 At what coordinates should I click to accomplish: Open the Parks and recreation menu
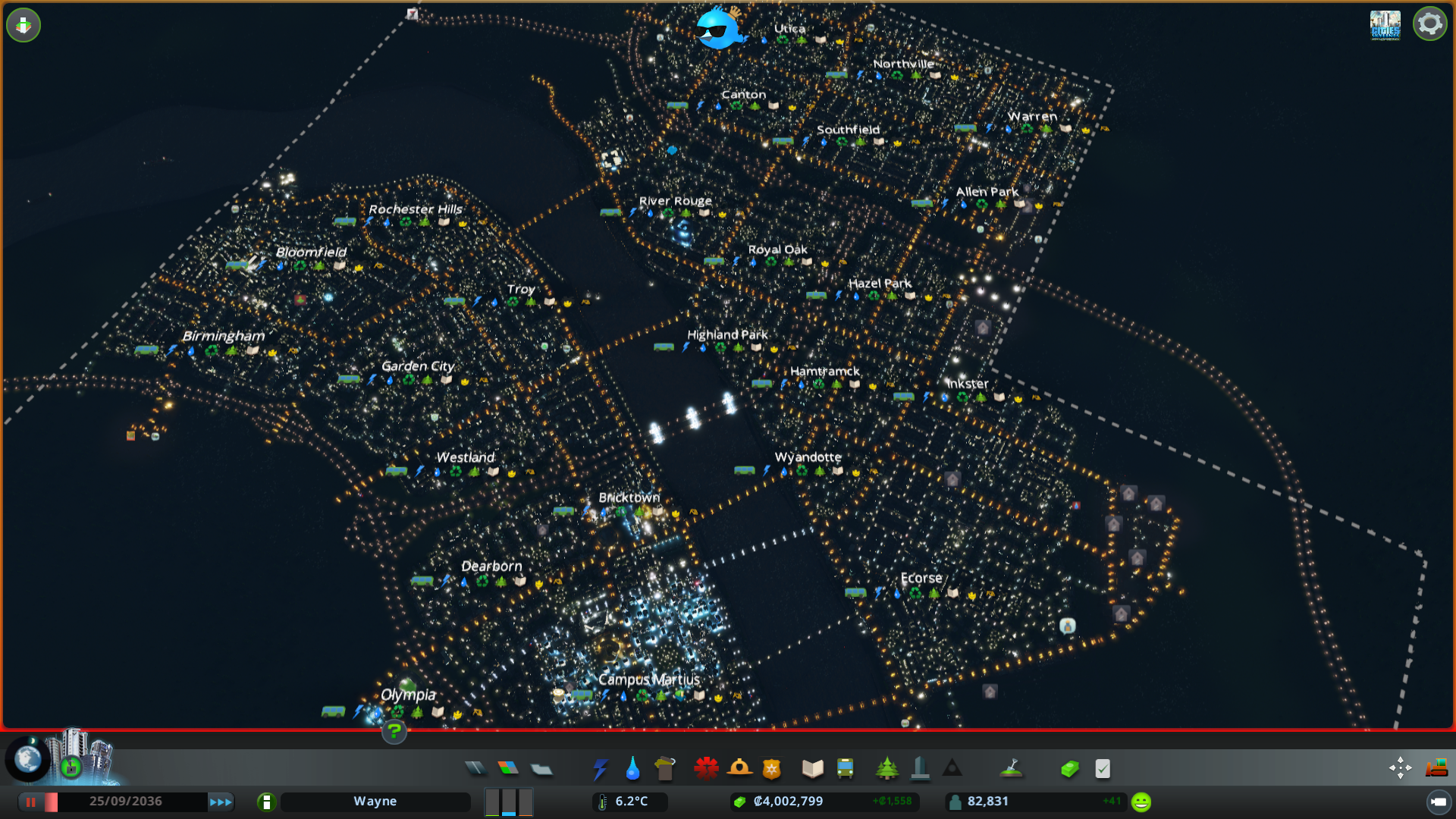pyautogui.click(x=888, y=767)
